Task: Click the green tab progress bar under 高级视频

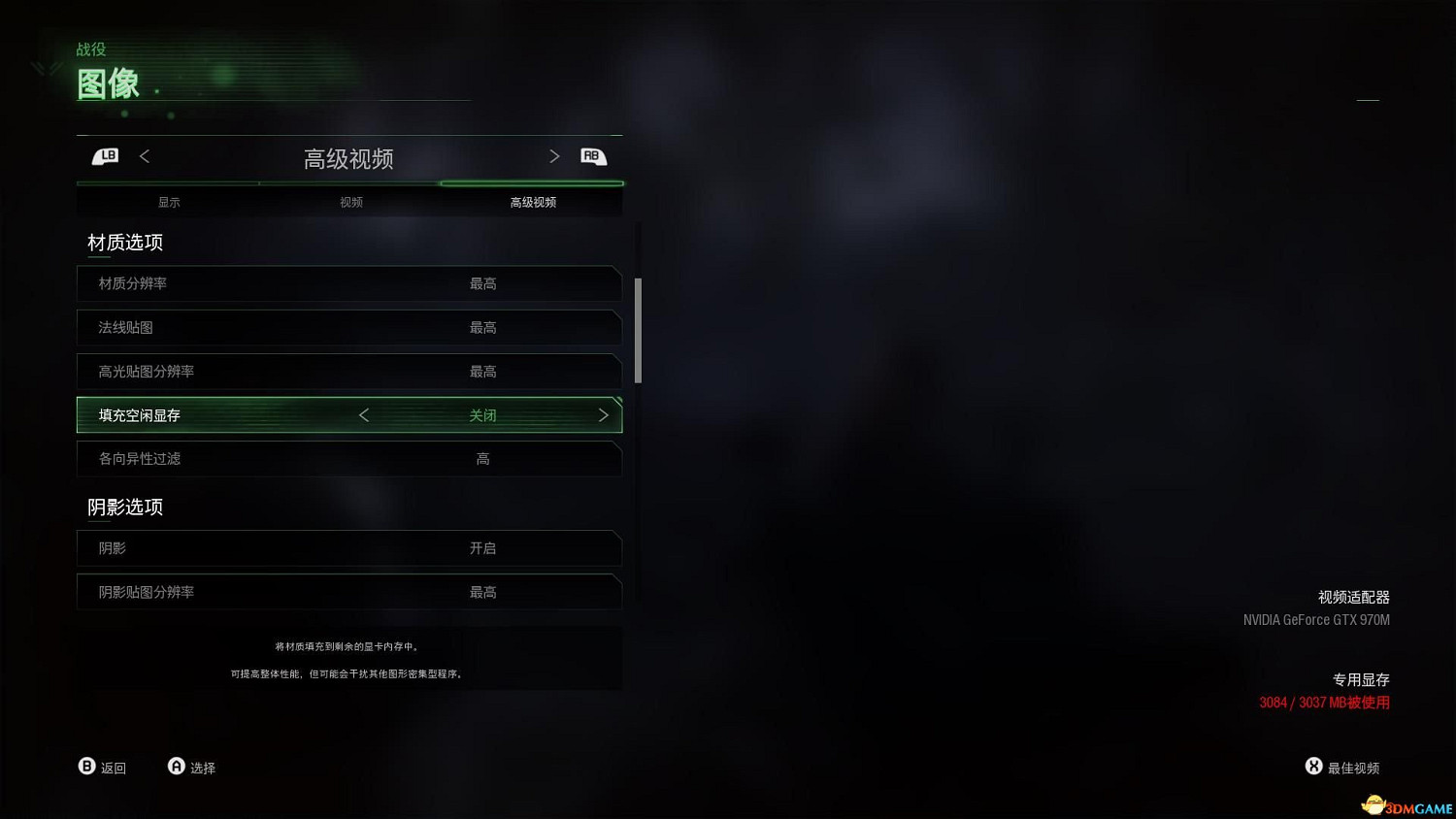Action: [x=532, y=183]
